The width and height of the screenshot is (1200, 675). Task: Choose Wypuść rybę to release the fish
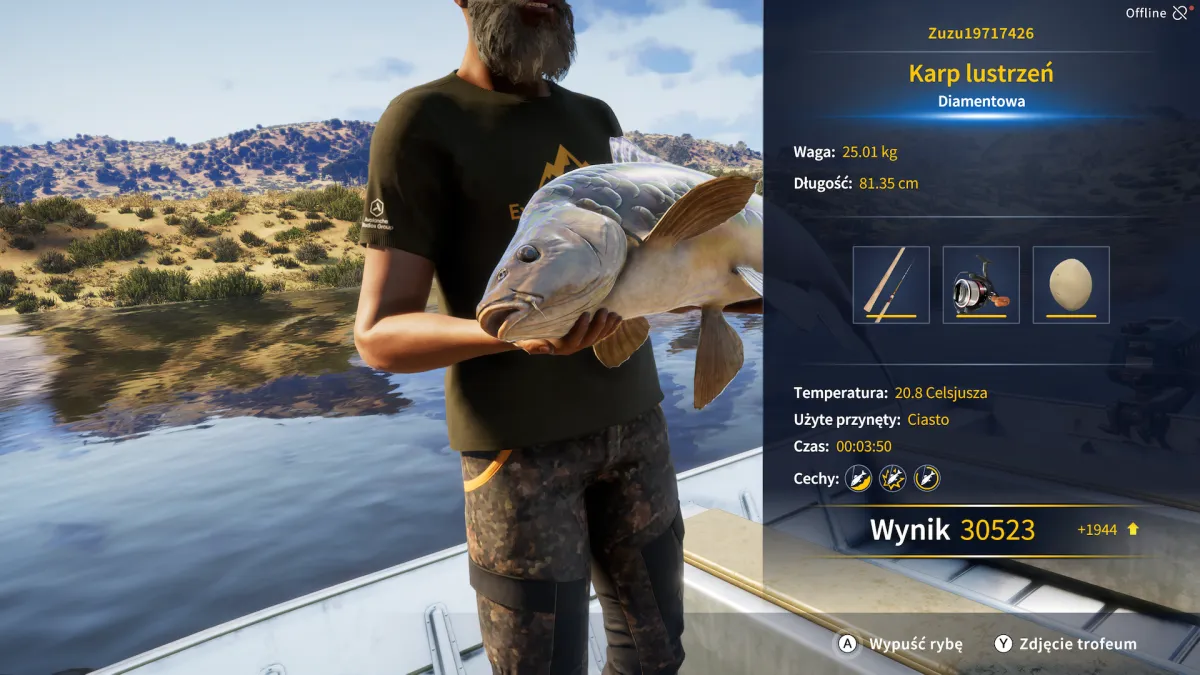901,644
